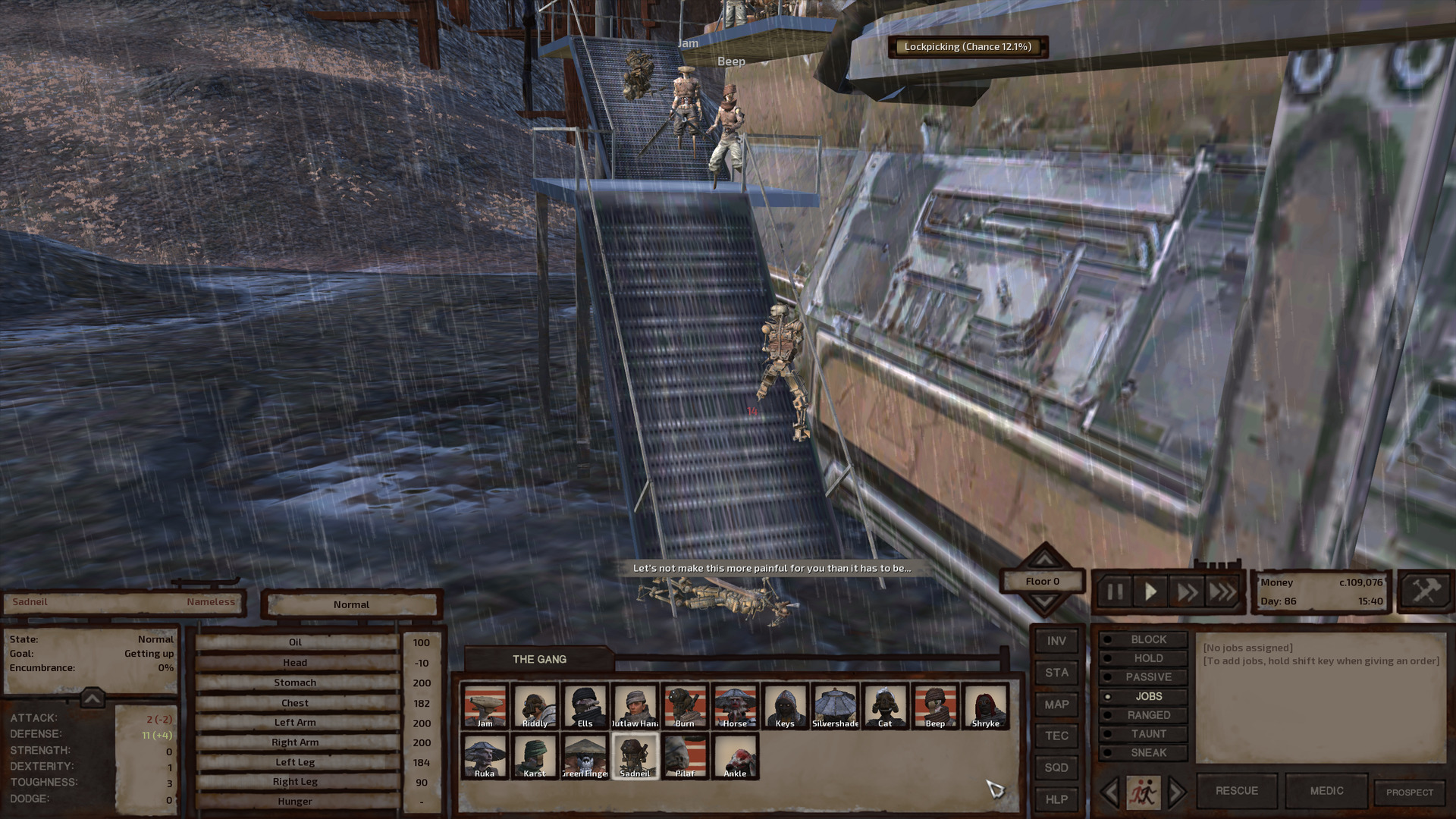This screenshot has height=819, width=1456.
Task: Toggle PASSIVE mode on
Action: [x=1144, y=676]
